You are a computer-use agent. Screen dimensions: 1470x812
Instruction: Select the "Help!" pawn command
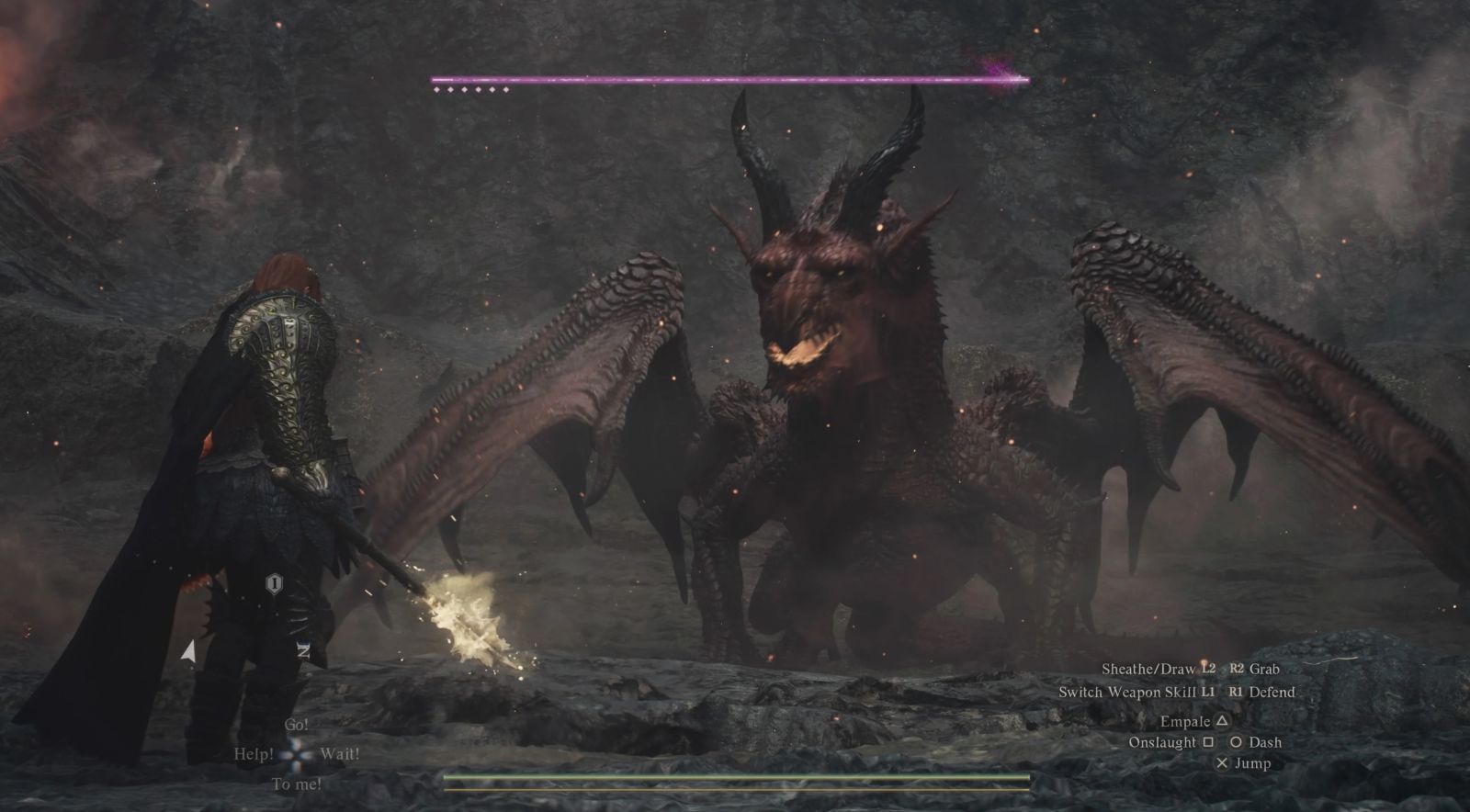click(x=254, y=754)
